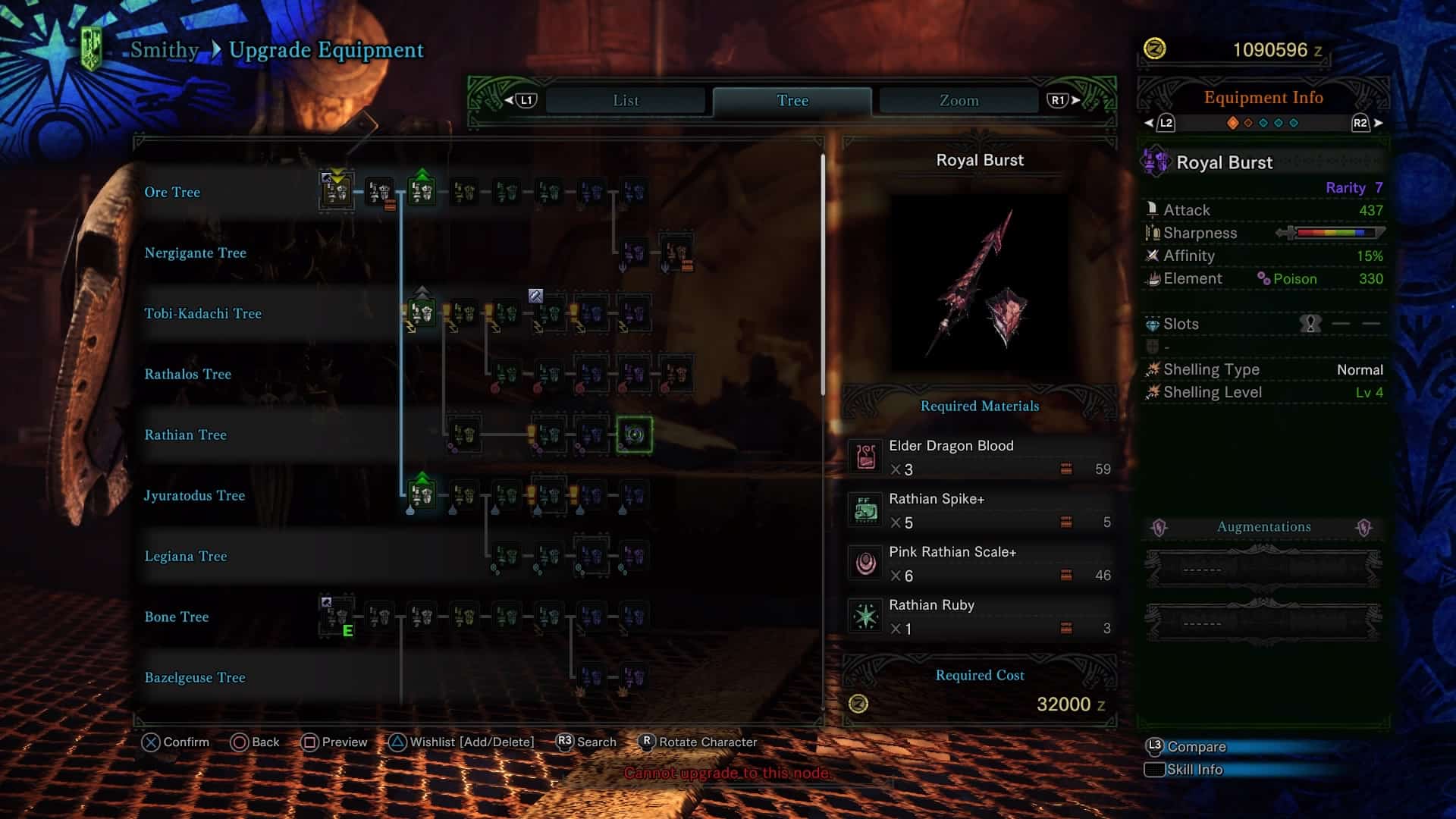Select the selected Royal Burst node in Rathian Tree
Viewport: 1456px width, 819px height.
(x=635, y=435)
